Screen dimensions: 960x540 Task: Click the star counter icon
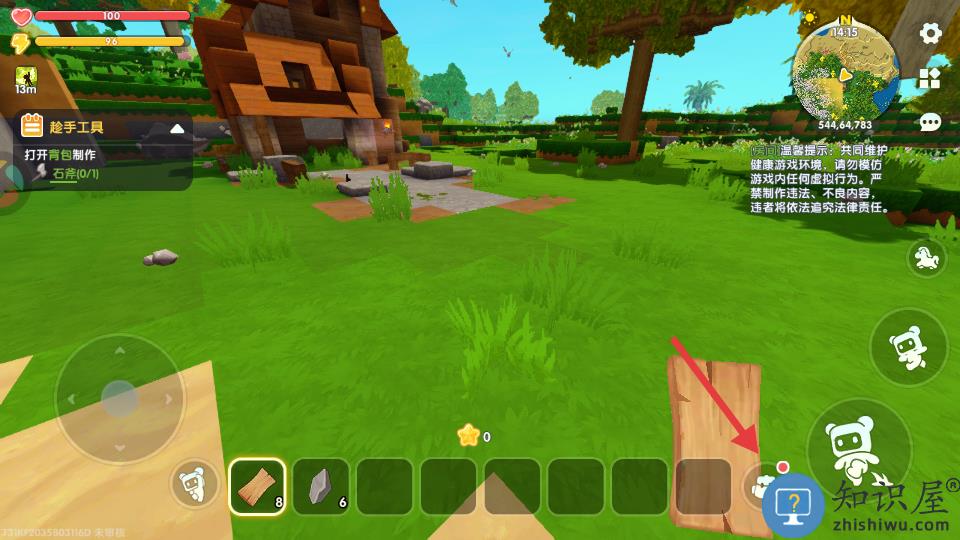click(468, 435)
